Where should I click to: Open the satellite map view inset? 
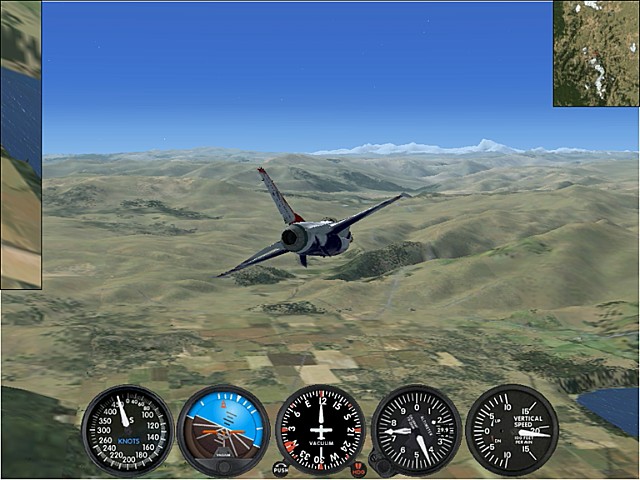596,53
